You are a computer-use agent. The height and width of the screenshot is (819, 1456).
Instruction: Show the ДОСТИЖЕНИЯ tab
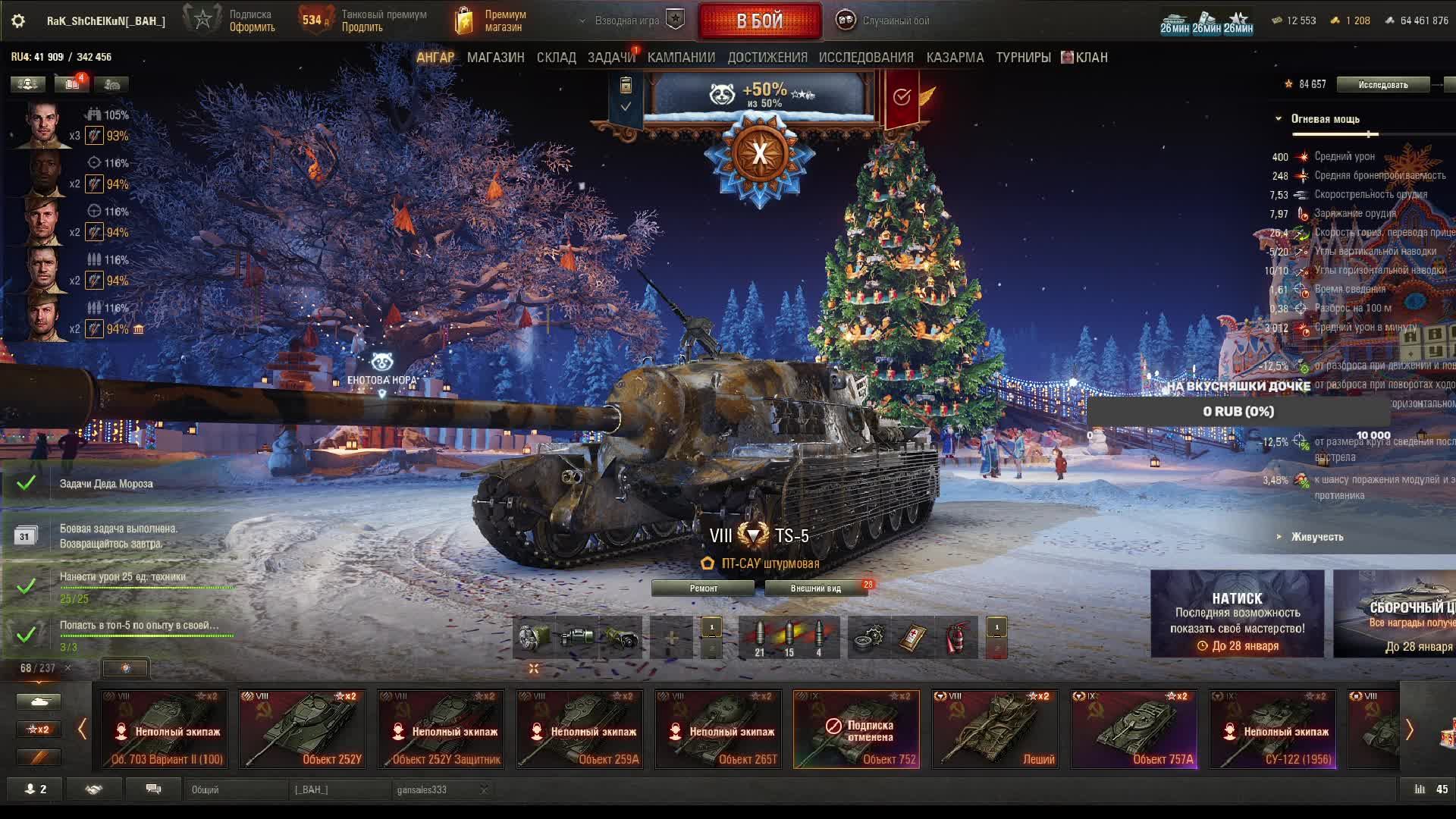[x=767, y=58]
